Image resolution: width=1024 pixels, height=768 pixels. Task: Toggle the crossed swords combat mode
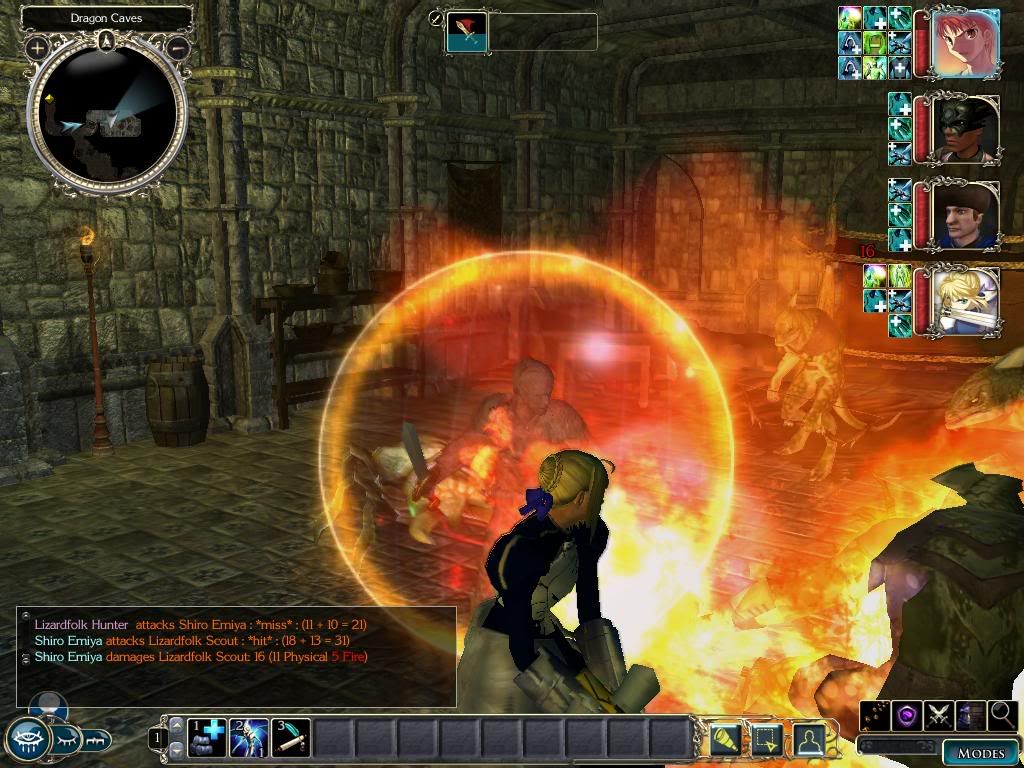(x=939, y=715)
